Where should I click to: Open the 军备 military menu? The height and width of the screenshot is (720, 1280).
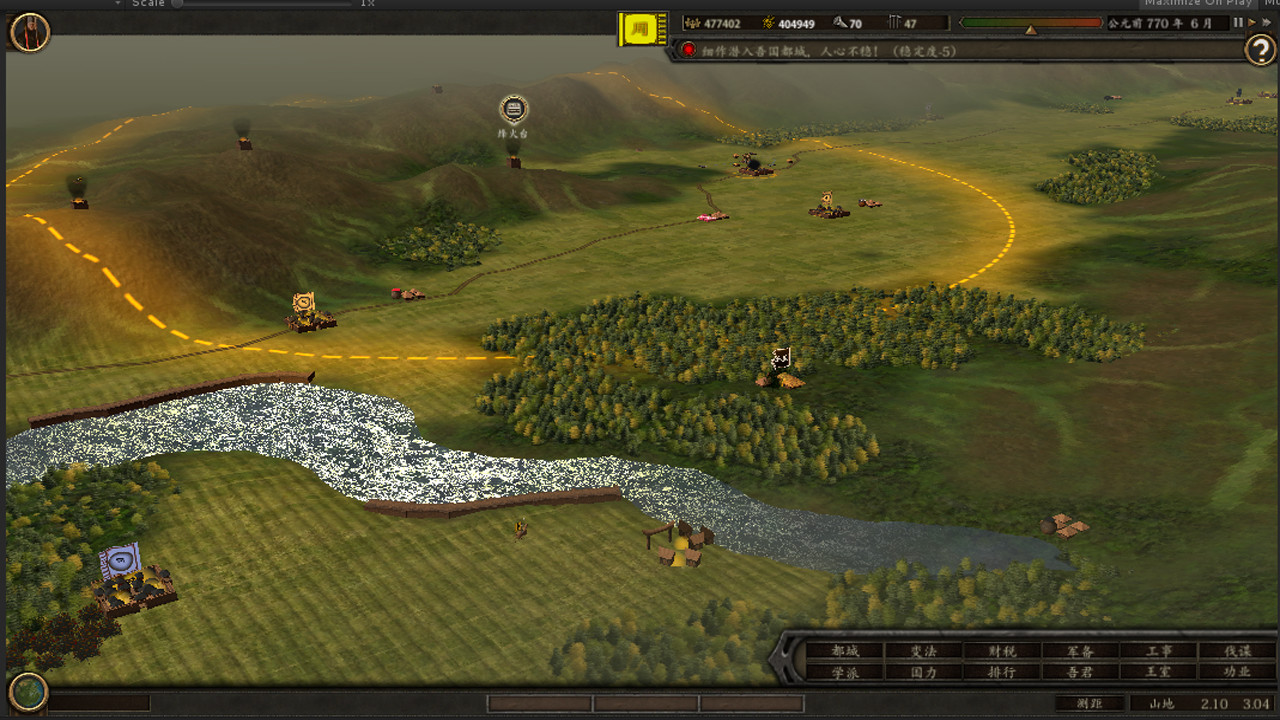tap(1080, 651)
